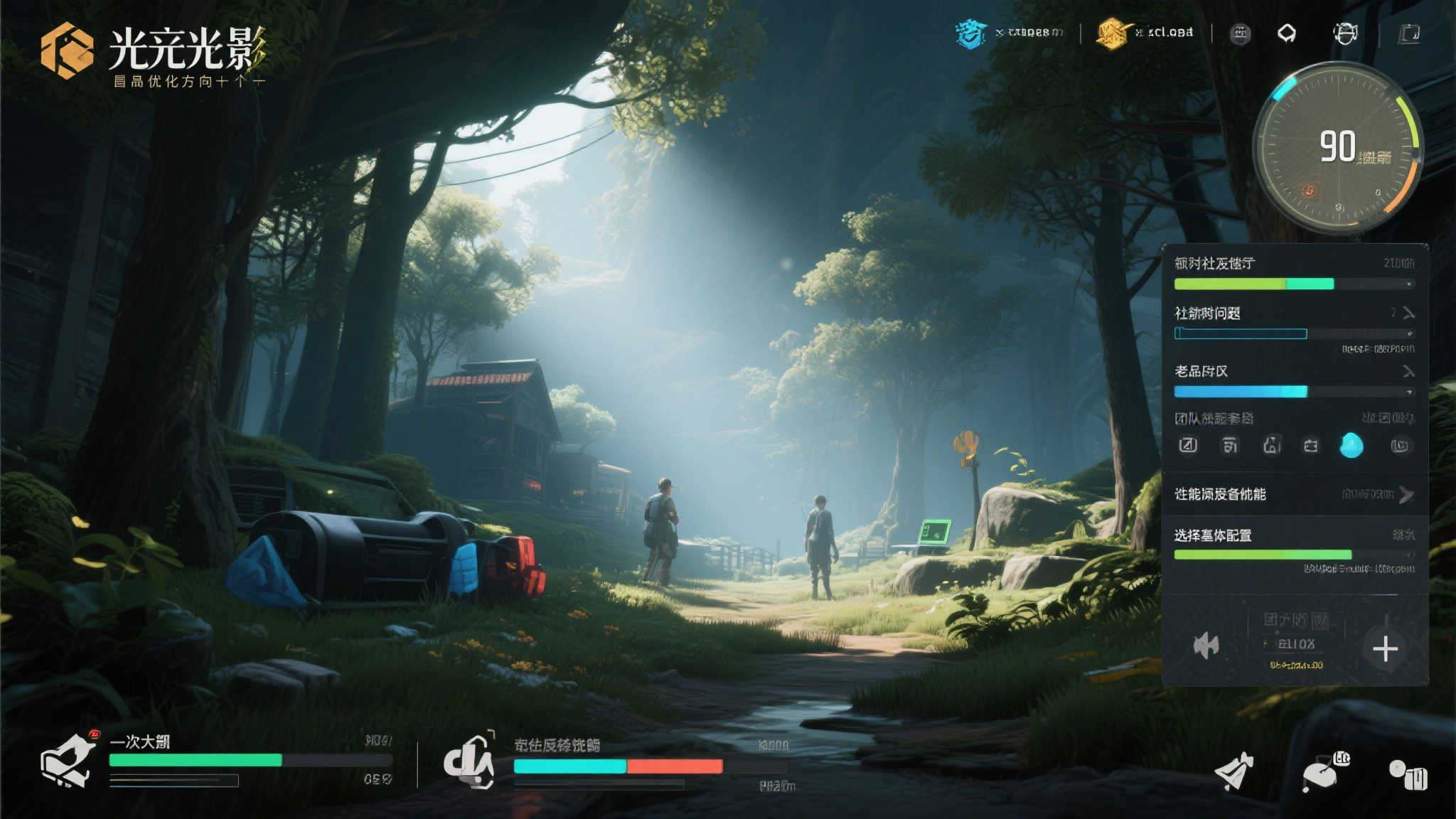
Task: Click the orange hexagon game logo
Action: pos(67,50)
